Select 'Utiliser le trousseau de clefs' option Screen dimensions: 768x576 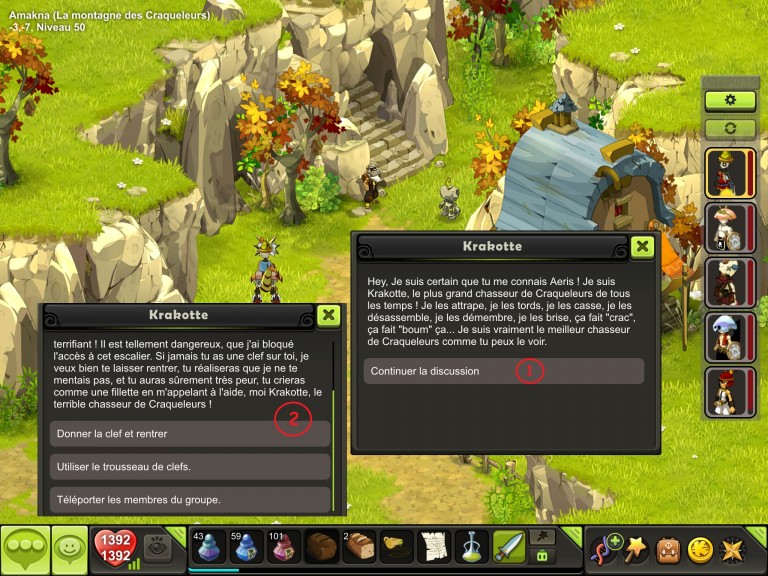click(190, 467)
